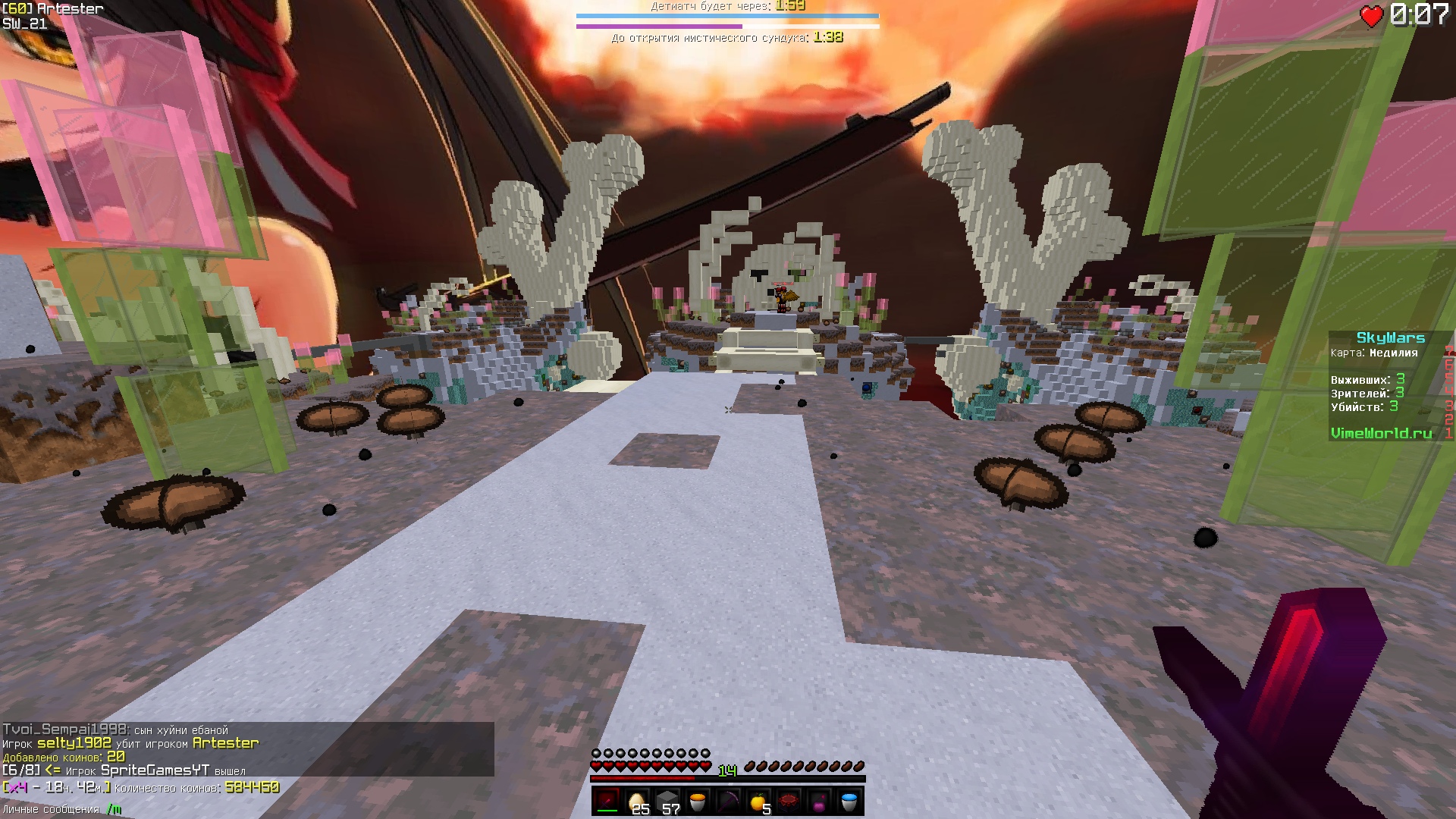Select the dark pickaxe slot

[x=728, y=802]
